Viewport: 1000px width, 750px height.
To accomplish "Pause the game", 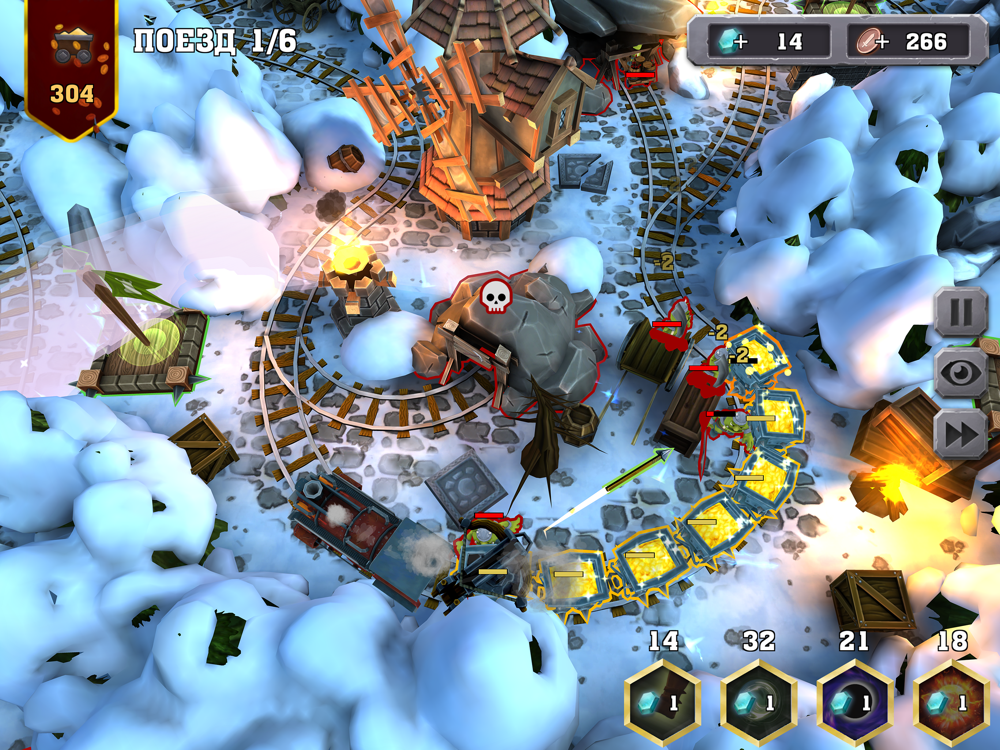I will point(960,313).
